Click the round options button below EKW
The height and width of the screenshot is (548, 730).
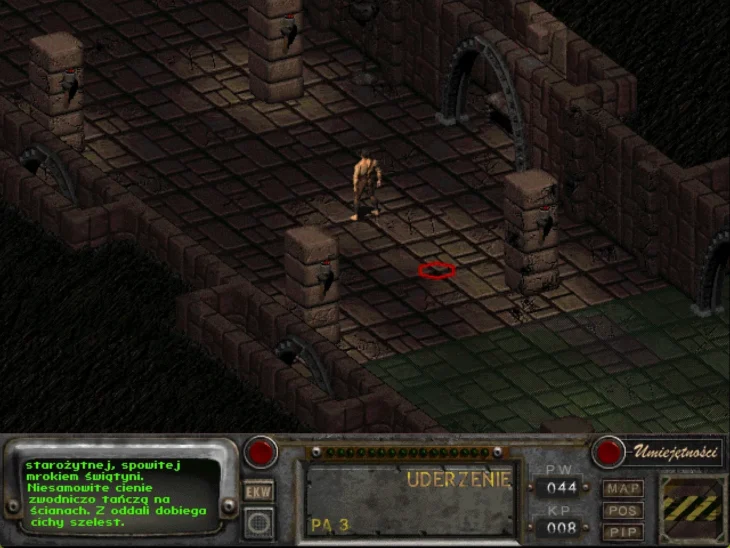click(258, 521)
